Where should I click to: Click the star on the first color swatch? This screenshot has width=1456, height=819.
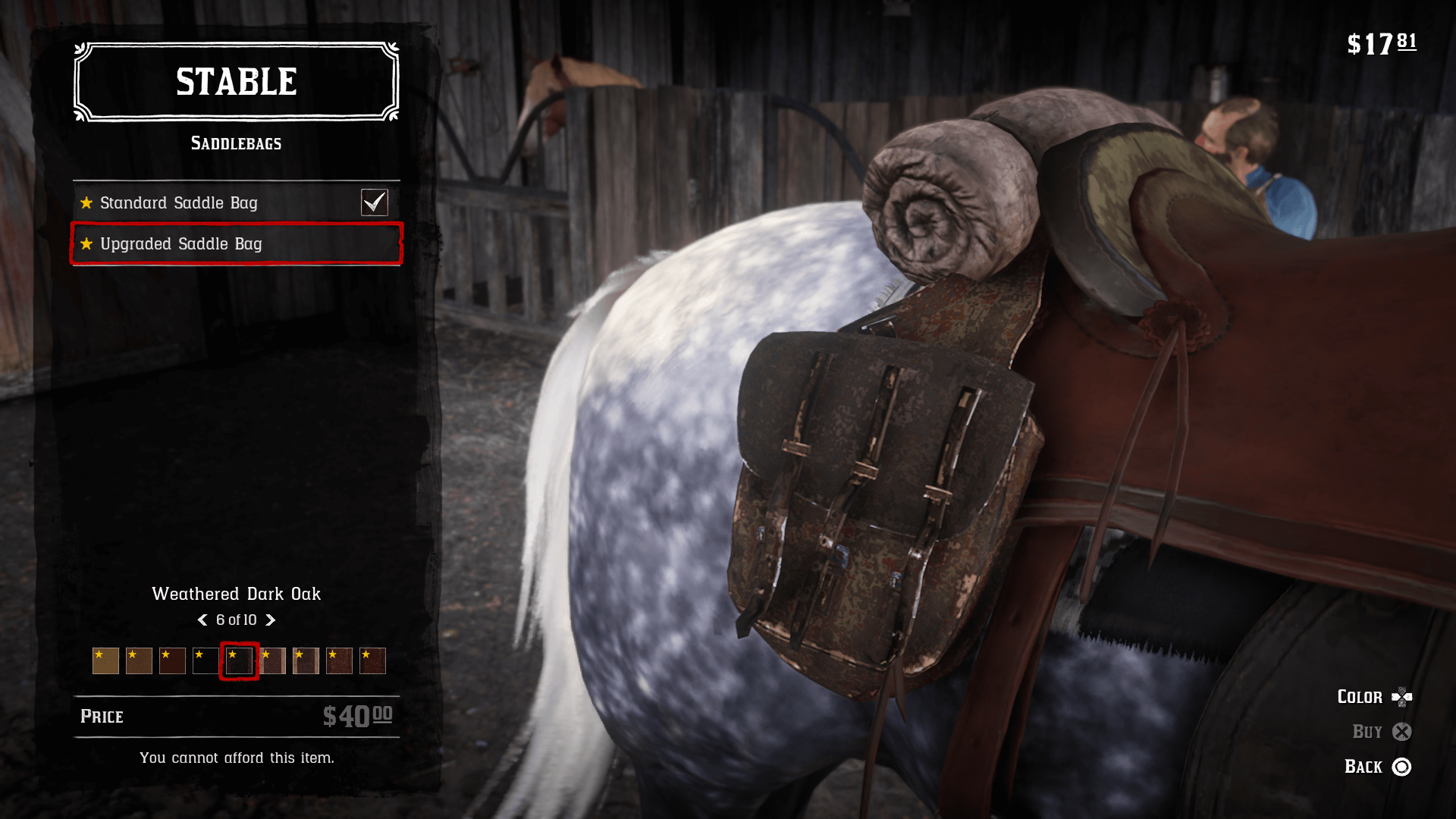(99, 653)
